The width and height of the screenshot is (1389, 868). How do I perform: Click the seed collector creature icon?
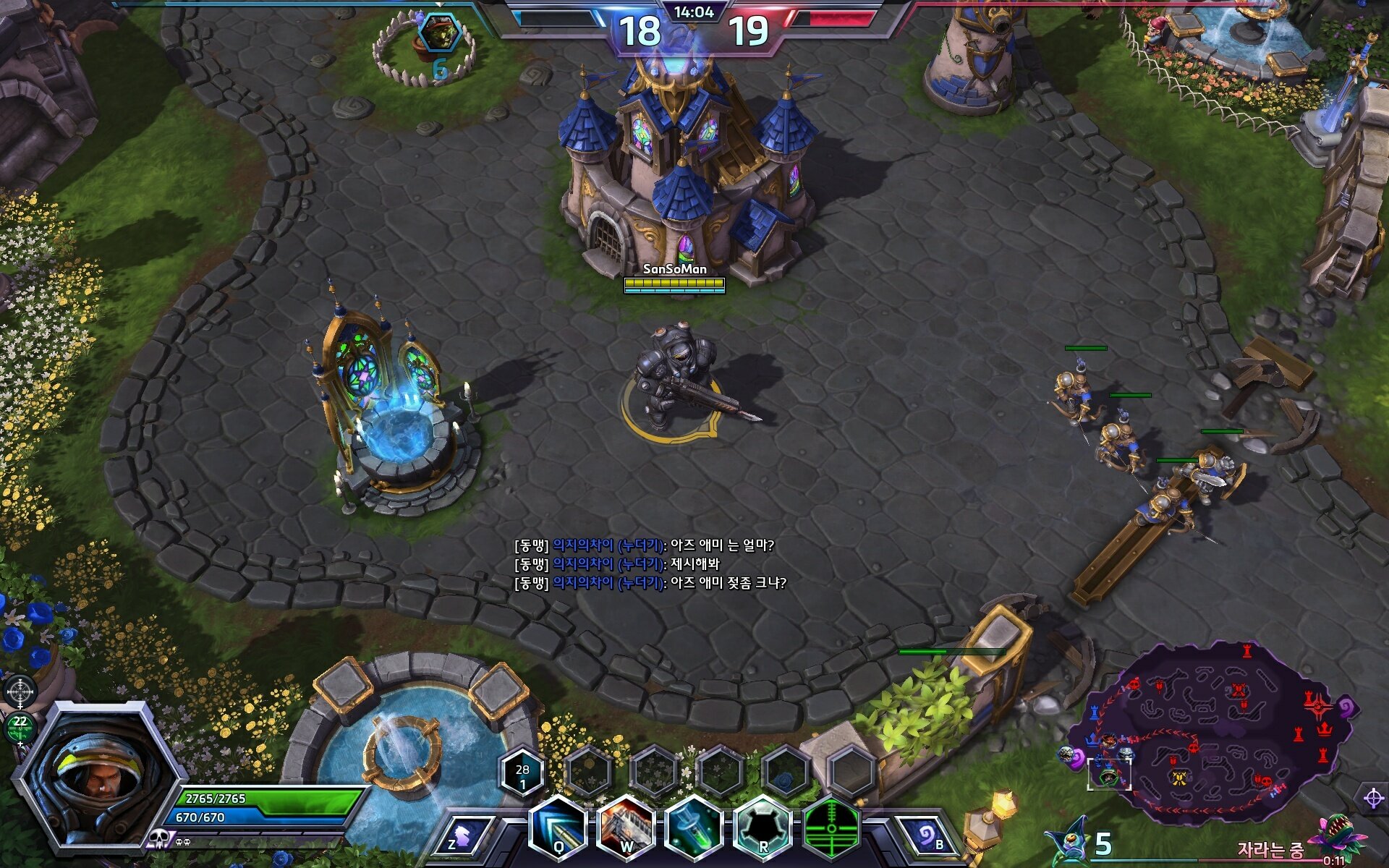pyautogui.click(x=1069, y=843)
